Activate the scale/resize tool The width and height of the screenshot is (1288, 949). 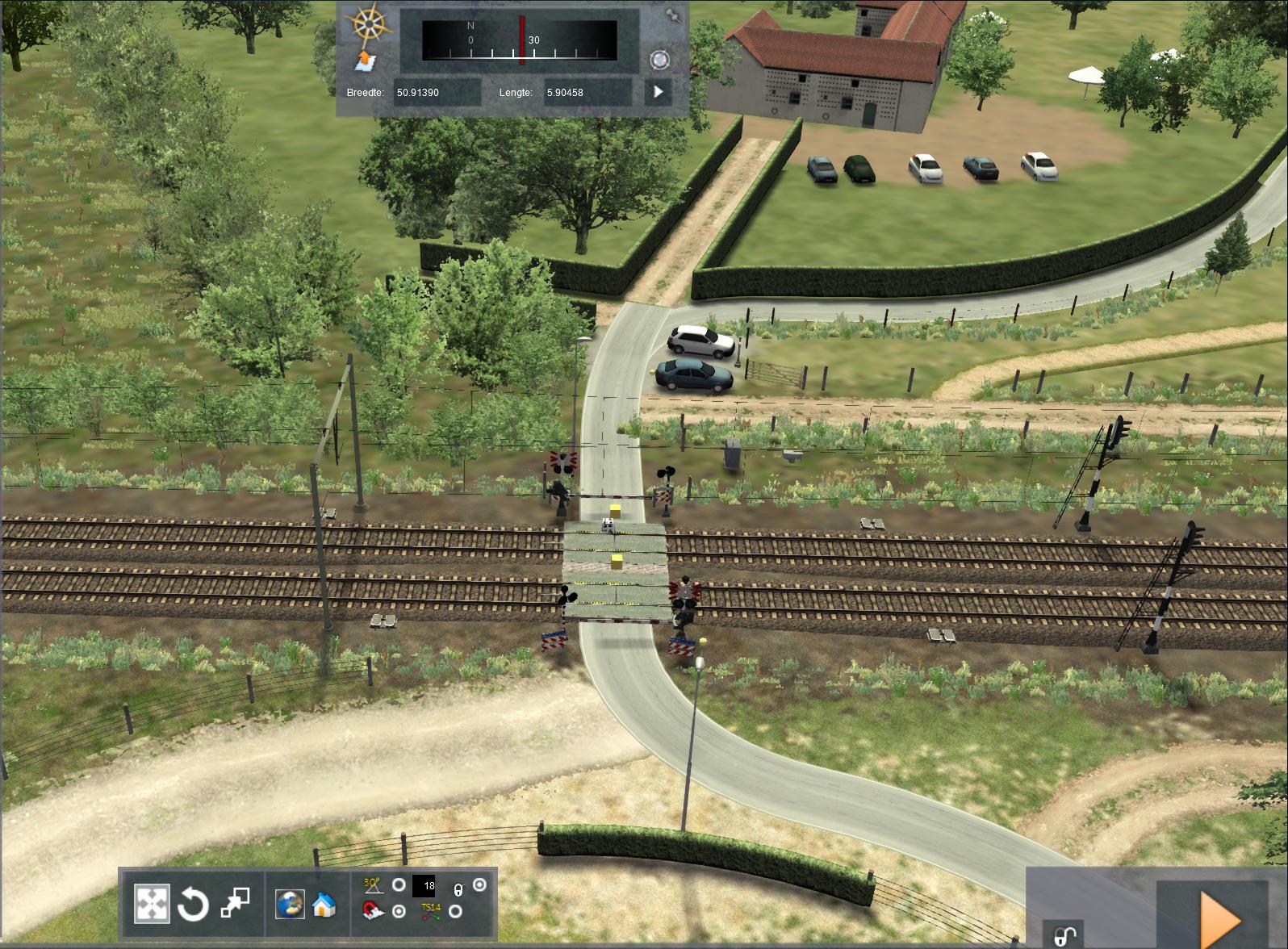coord(235,903)
